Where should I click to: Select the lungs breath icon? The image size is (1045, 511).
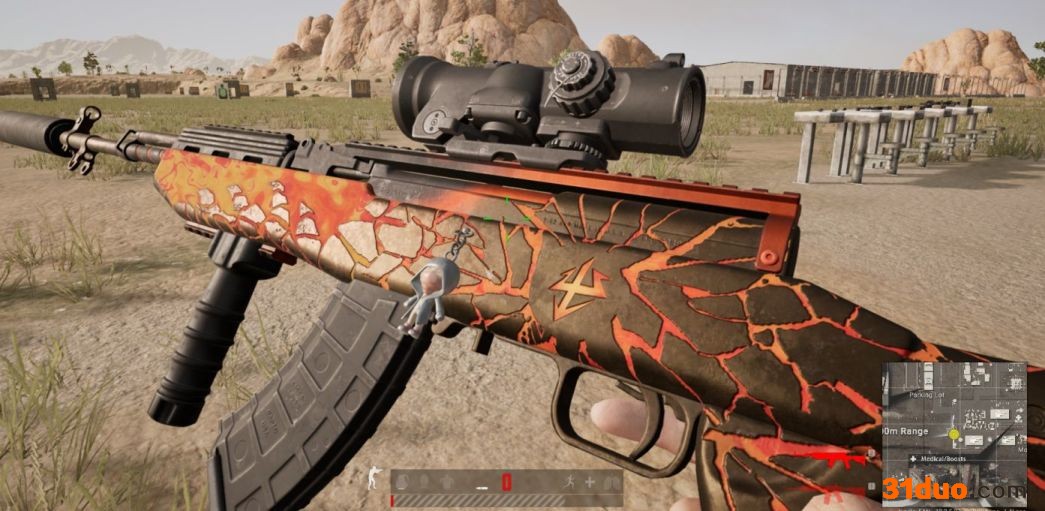tap(612, 482)
